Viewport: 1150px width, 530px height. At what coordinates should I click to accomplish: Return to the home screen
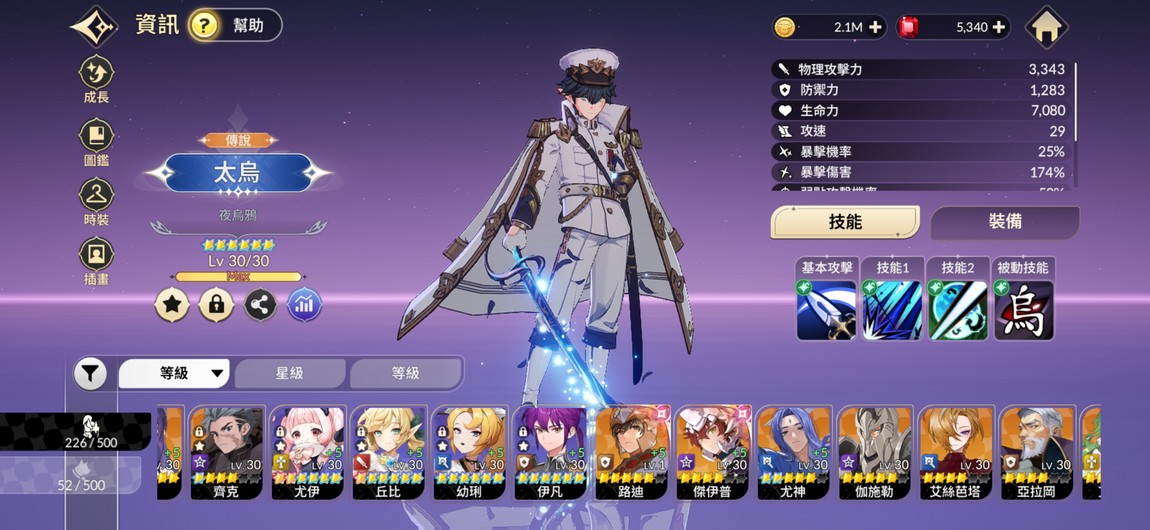pyautogui.click(x=1047, y=27)
